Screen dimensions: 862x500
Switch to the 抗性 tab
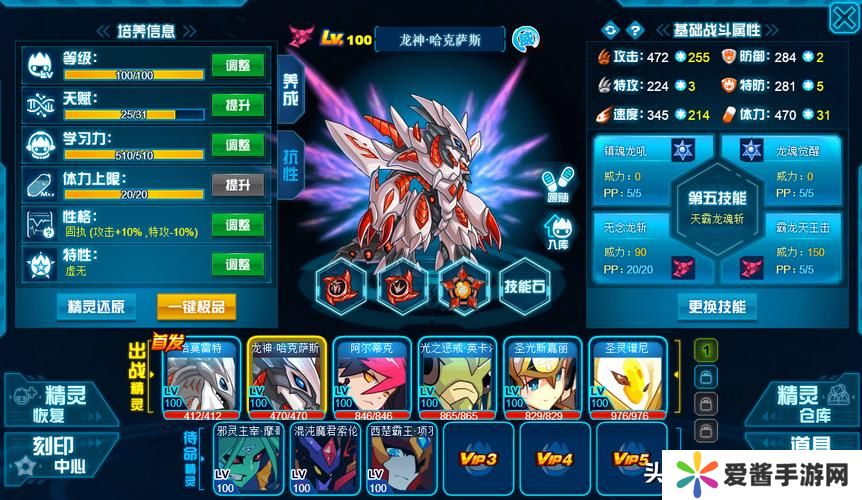[x=290, y=161]
